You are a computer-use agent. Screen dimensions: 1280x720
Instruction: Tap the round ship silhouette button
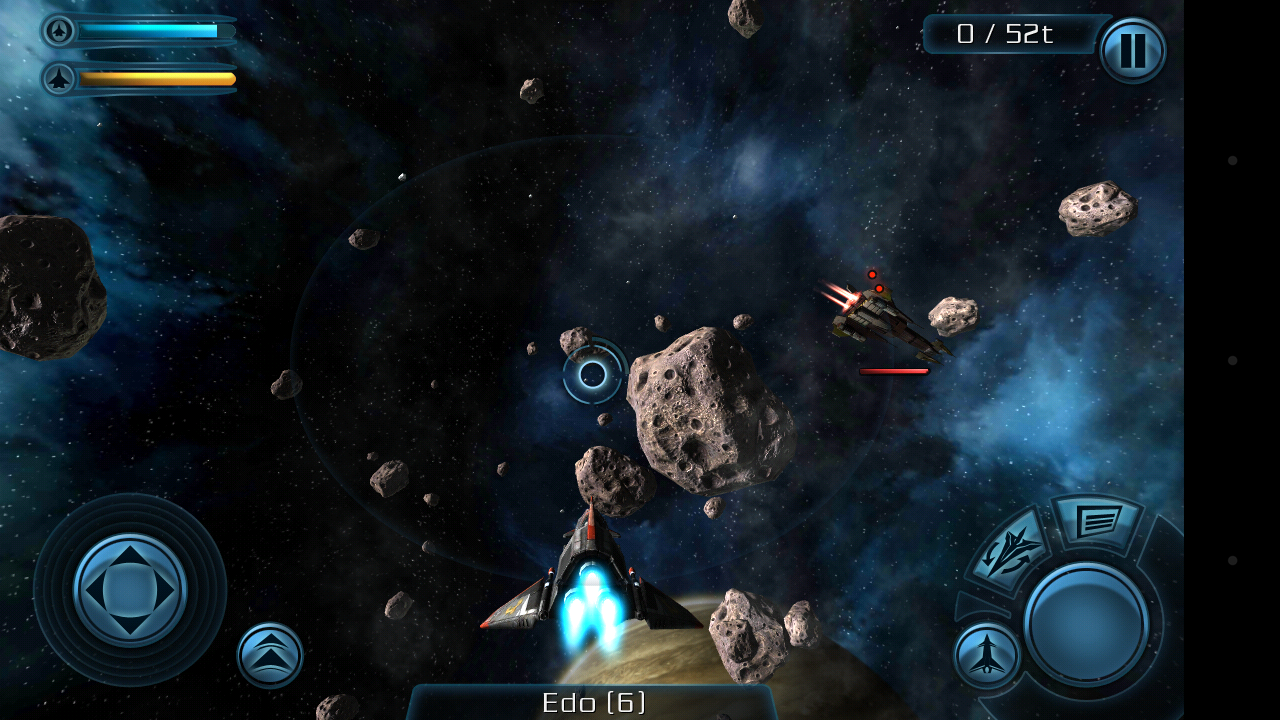(x=986, y=656)
